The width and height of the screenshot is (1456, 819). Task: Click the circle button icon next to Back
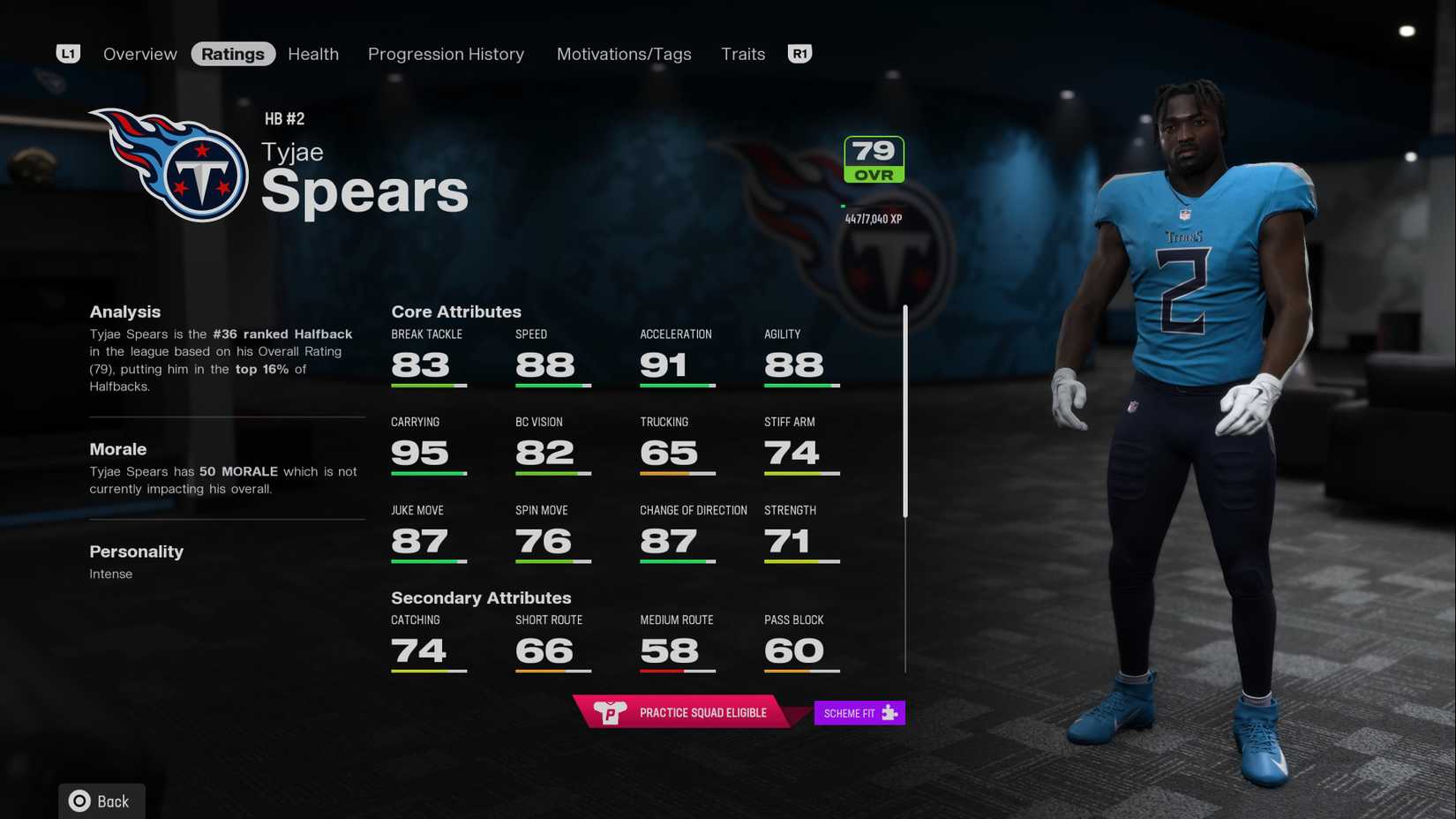(79, 801)
